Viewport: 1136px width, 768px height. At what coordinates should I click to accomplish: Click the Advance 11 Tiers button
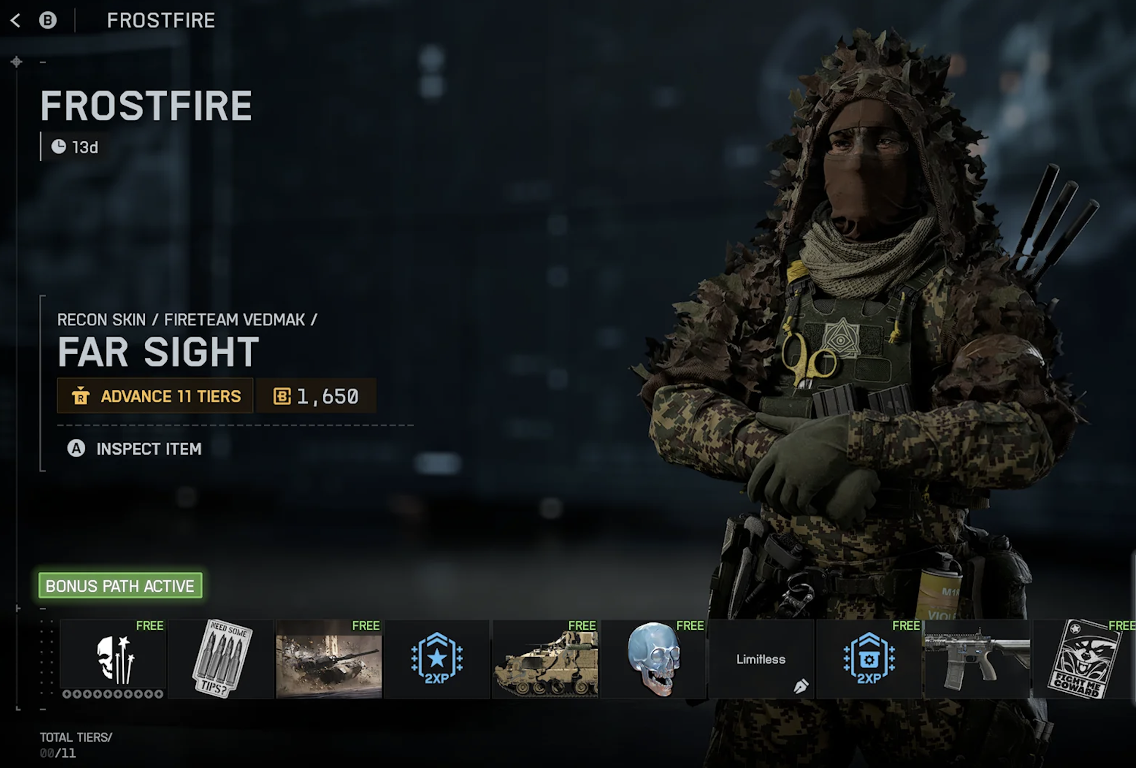click(x=156, y=396)
